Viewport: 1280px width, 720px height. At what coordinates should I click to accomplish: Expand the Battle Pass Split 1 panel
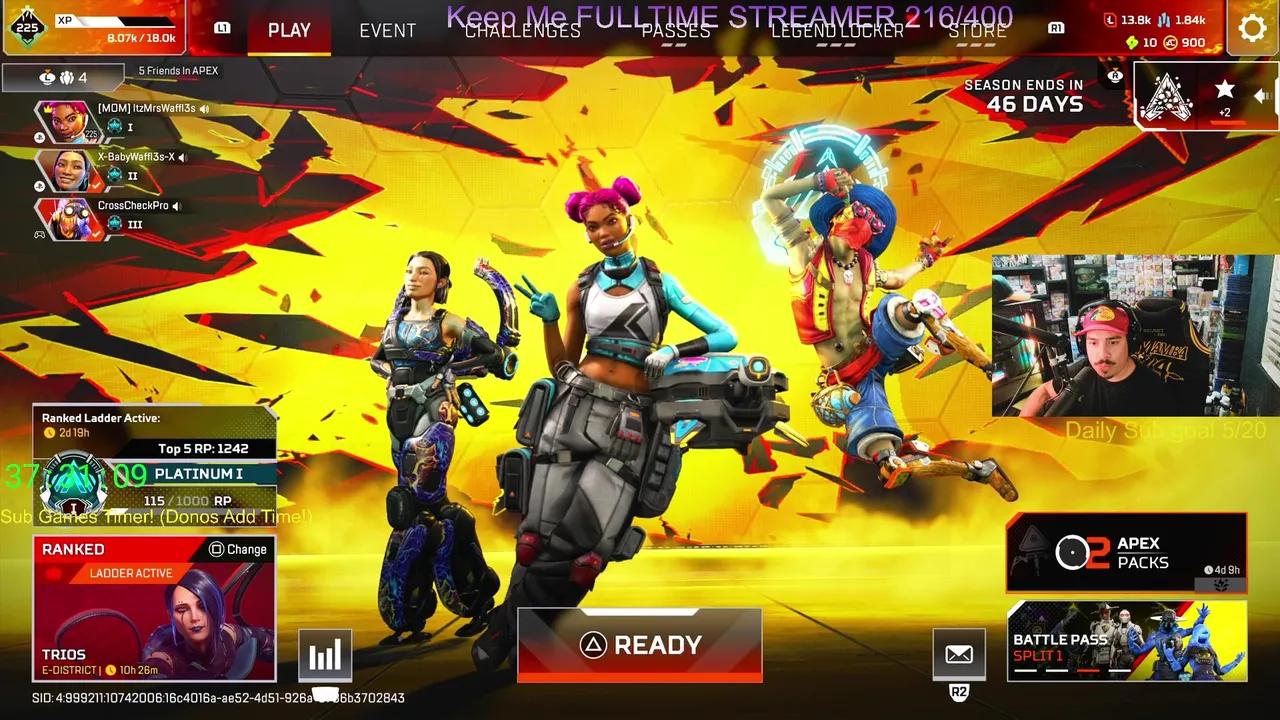click(x=1127, y=643)
